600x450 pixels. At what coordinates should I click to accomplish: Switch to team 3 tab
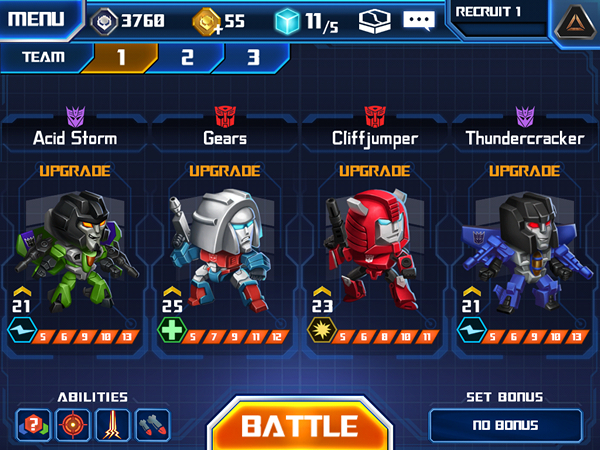pos(252,57)
